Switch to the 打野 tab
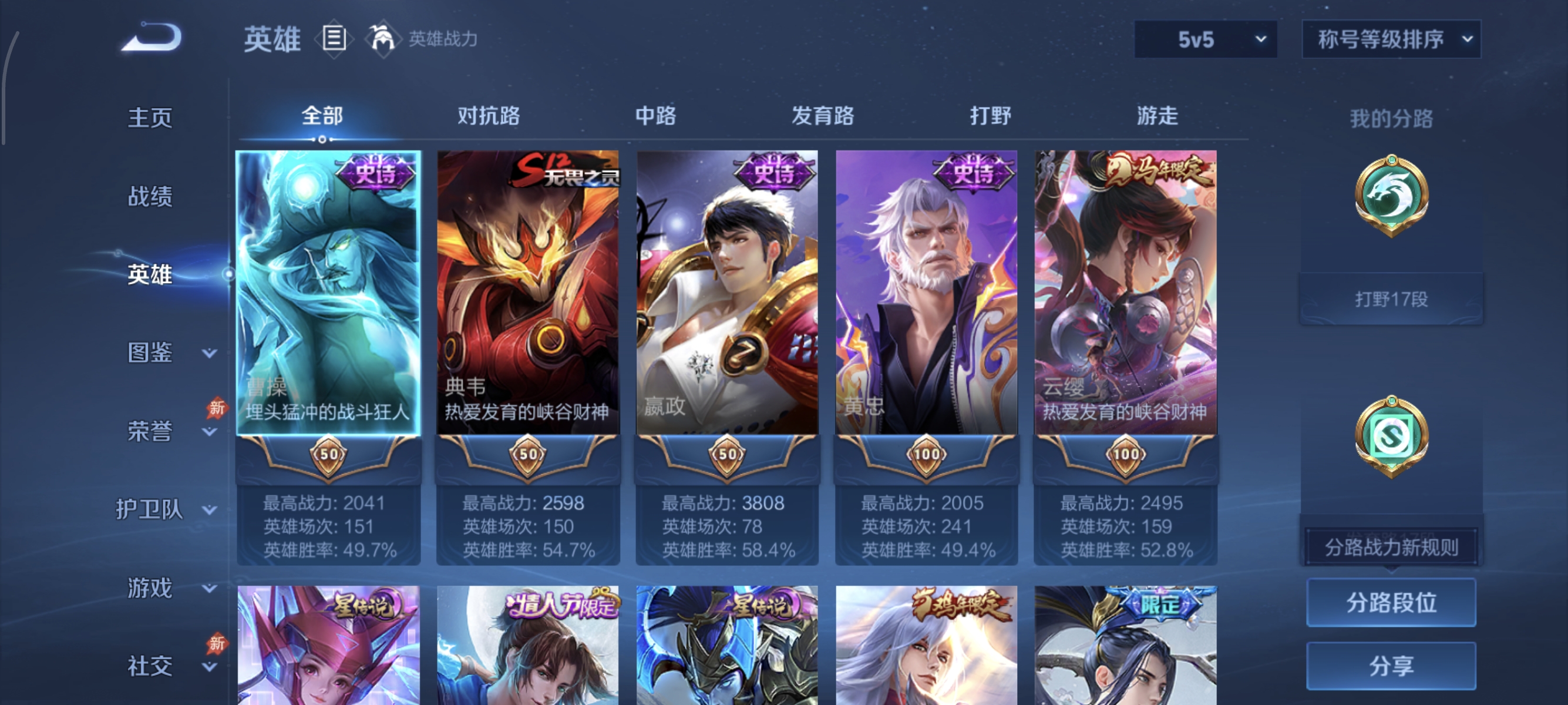1568x705 pixels. [x=992, y=116]
